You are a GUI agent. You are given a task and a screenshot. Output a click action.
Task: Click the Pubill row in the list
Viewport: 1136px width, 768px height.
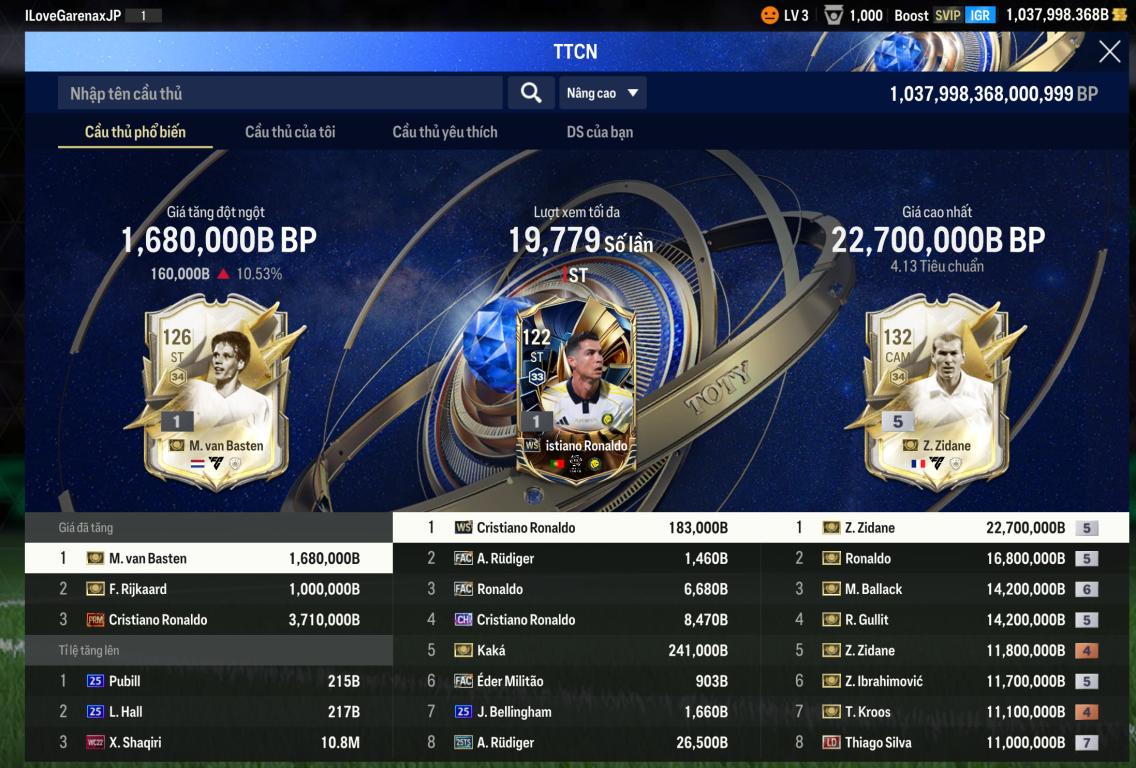point(209,681)
